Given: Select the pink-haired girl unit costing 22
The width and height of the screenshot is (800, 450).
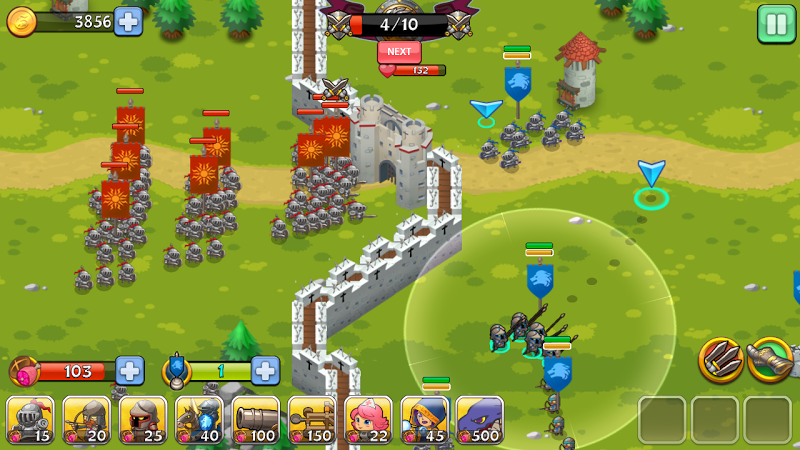Looking at the screenshot, I should (x=368, y=420).
